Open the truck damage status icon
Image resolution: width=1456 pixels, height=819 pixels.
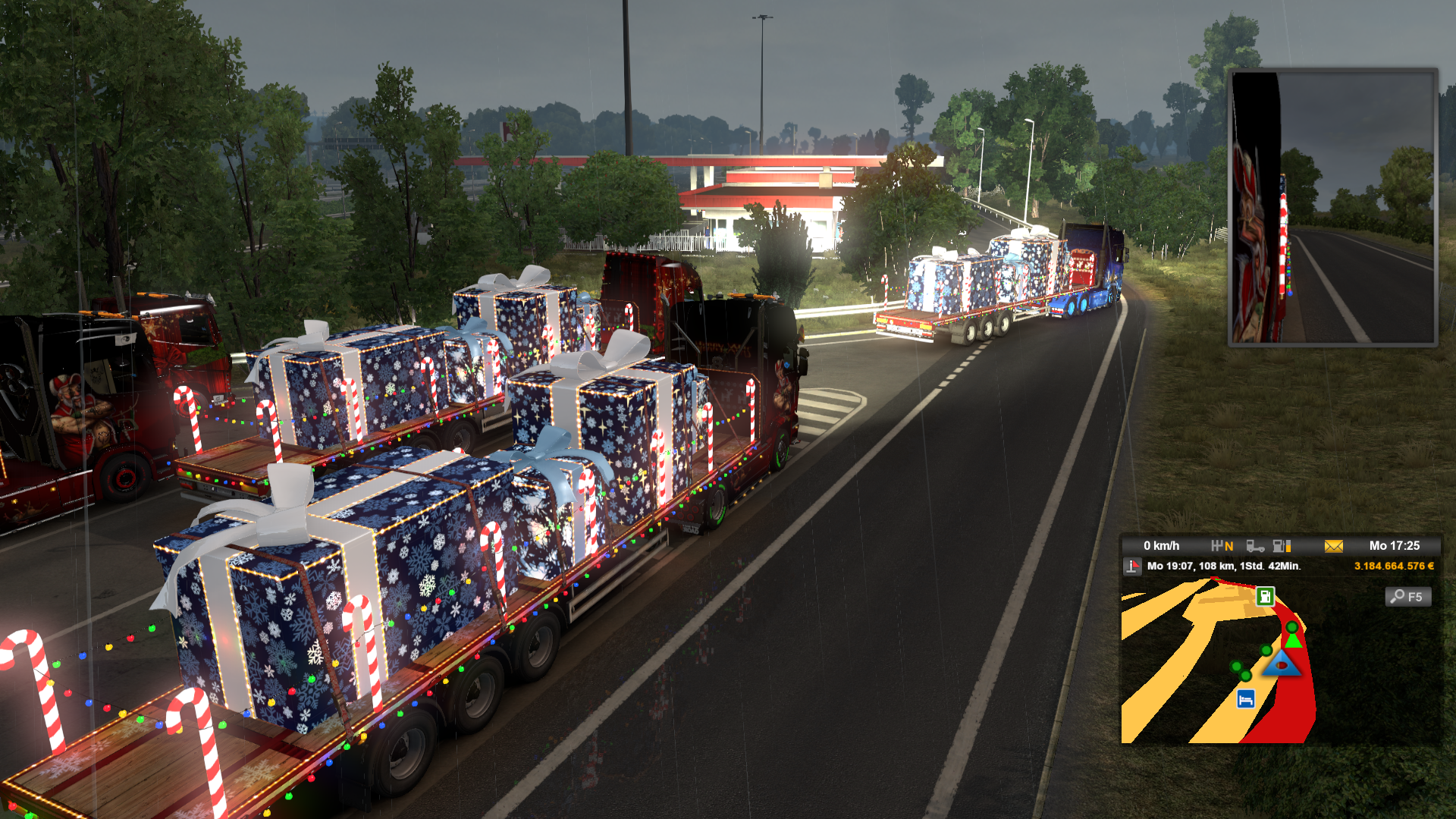coord(1255,546)
